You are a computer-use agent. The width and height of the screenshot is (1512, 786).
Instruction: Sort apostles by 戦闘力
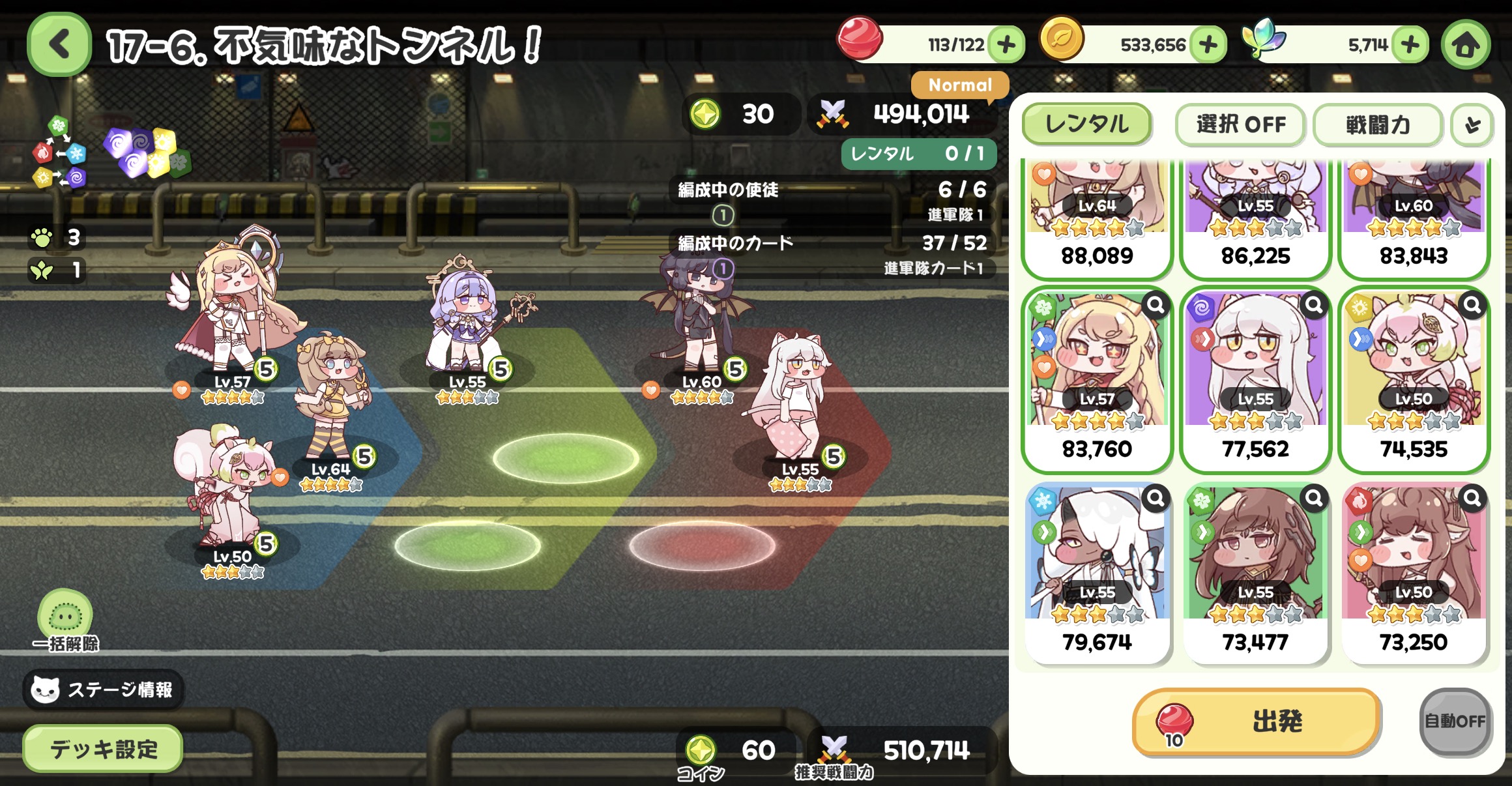(x=1378, y=124)
